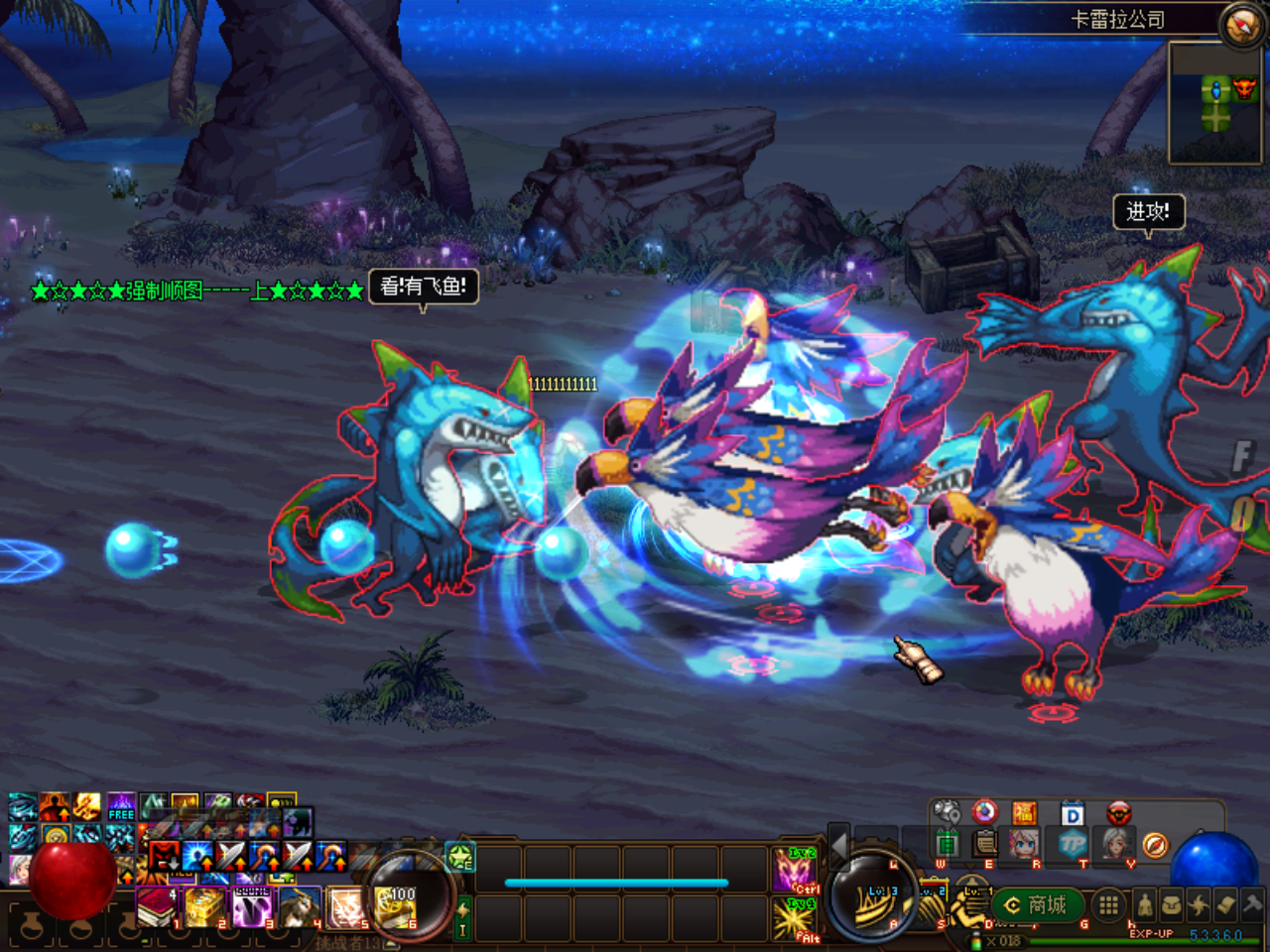Click the purple FREE buff icon

click(x=121, y=805)
